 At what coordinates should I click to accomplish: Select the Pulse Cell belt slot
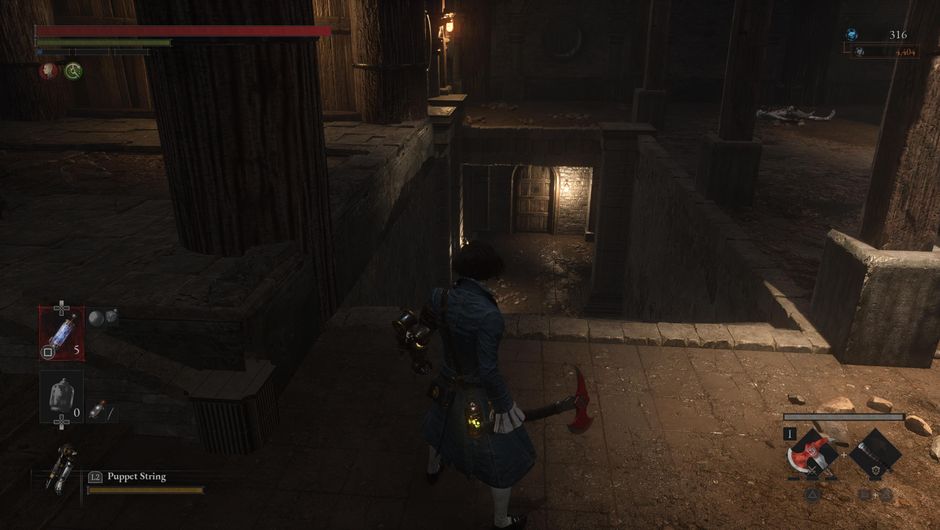pos(61,332)
